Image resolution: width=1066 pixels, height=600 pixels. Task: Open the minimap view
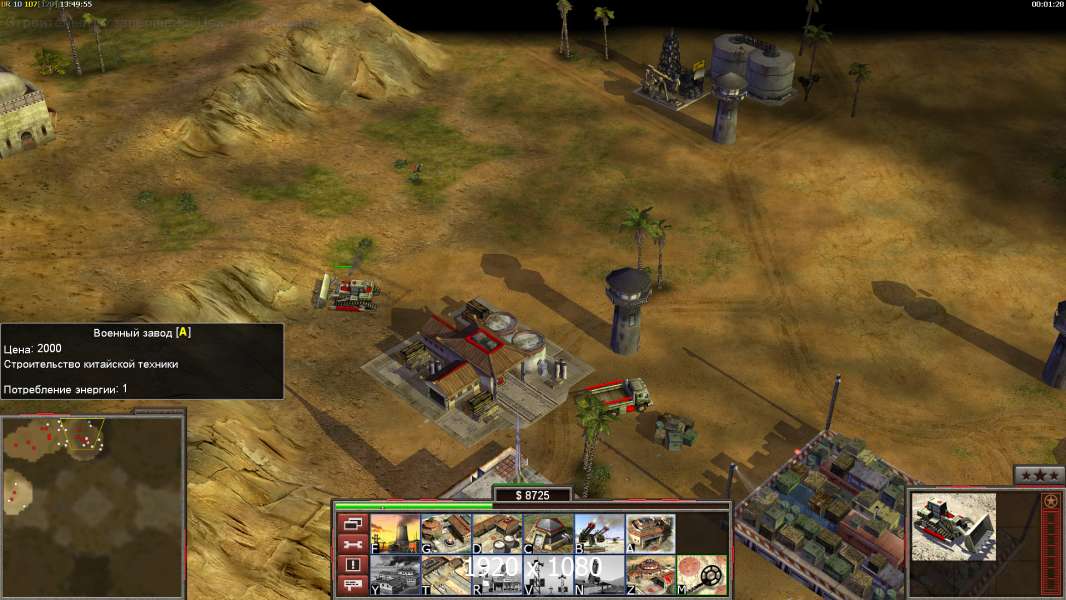click(x=92, y=506)
